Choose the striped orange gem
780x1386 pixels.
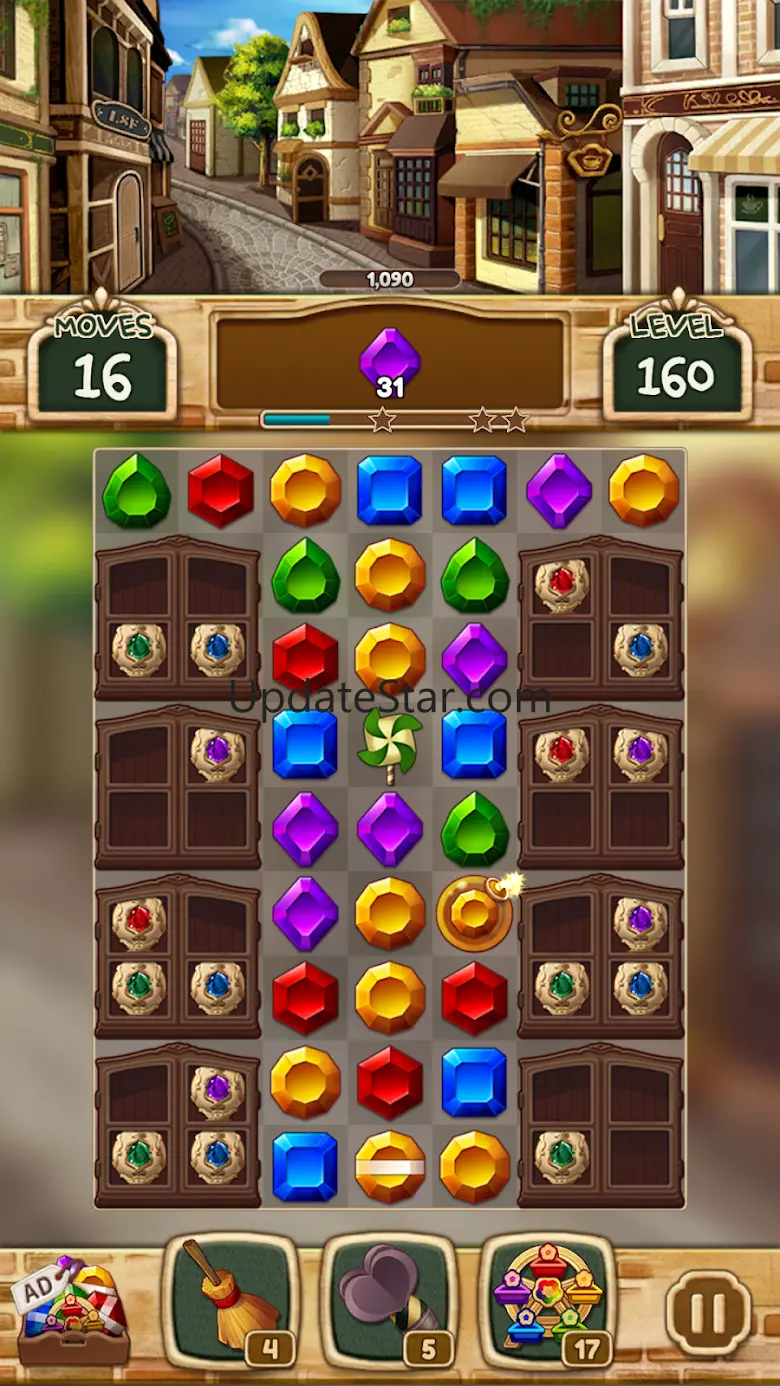(390, 1166)
